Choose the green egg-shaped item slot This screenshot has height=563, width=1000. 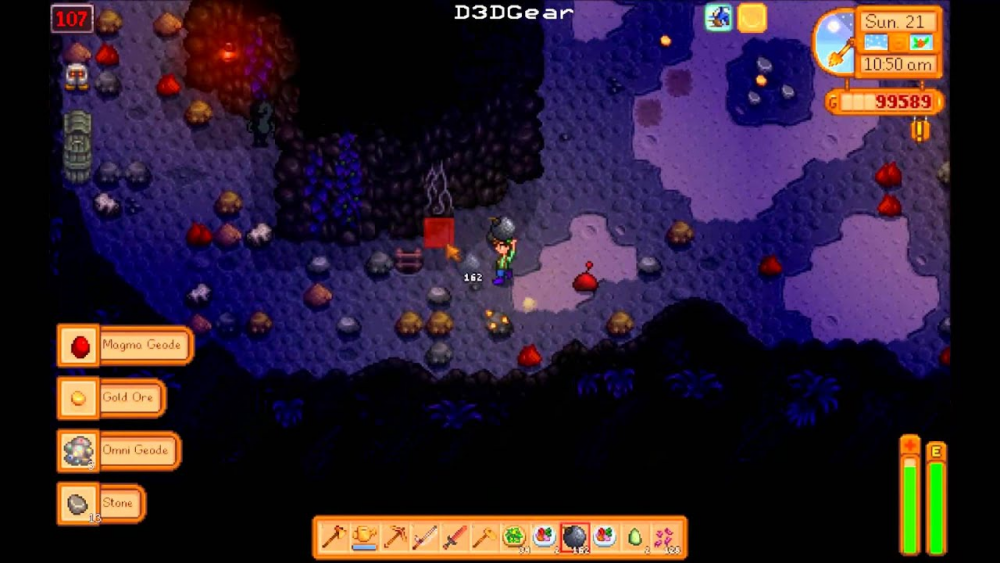coord(635,538)
